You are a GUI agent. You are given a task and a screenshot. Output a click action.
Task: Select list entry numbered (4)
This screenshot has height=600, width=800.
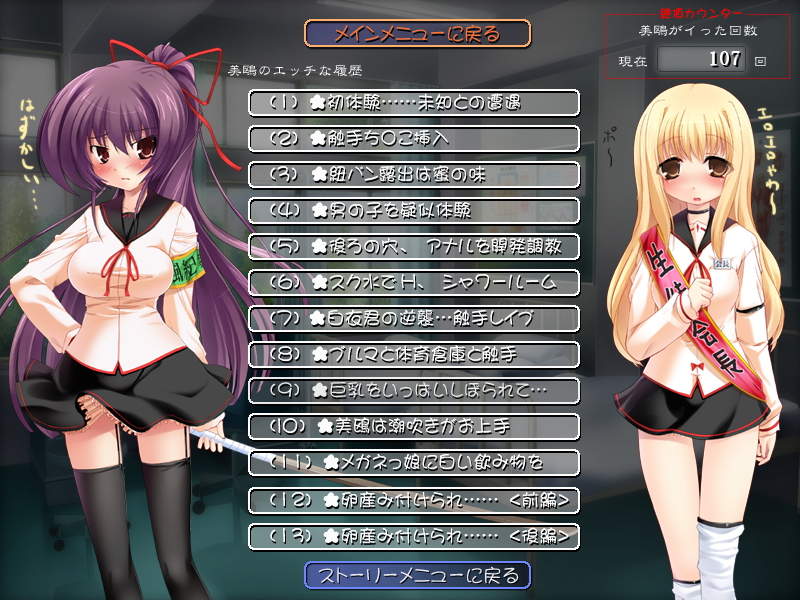tap(413, 211)
